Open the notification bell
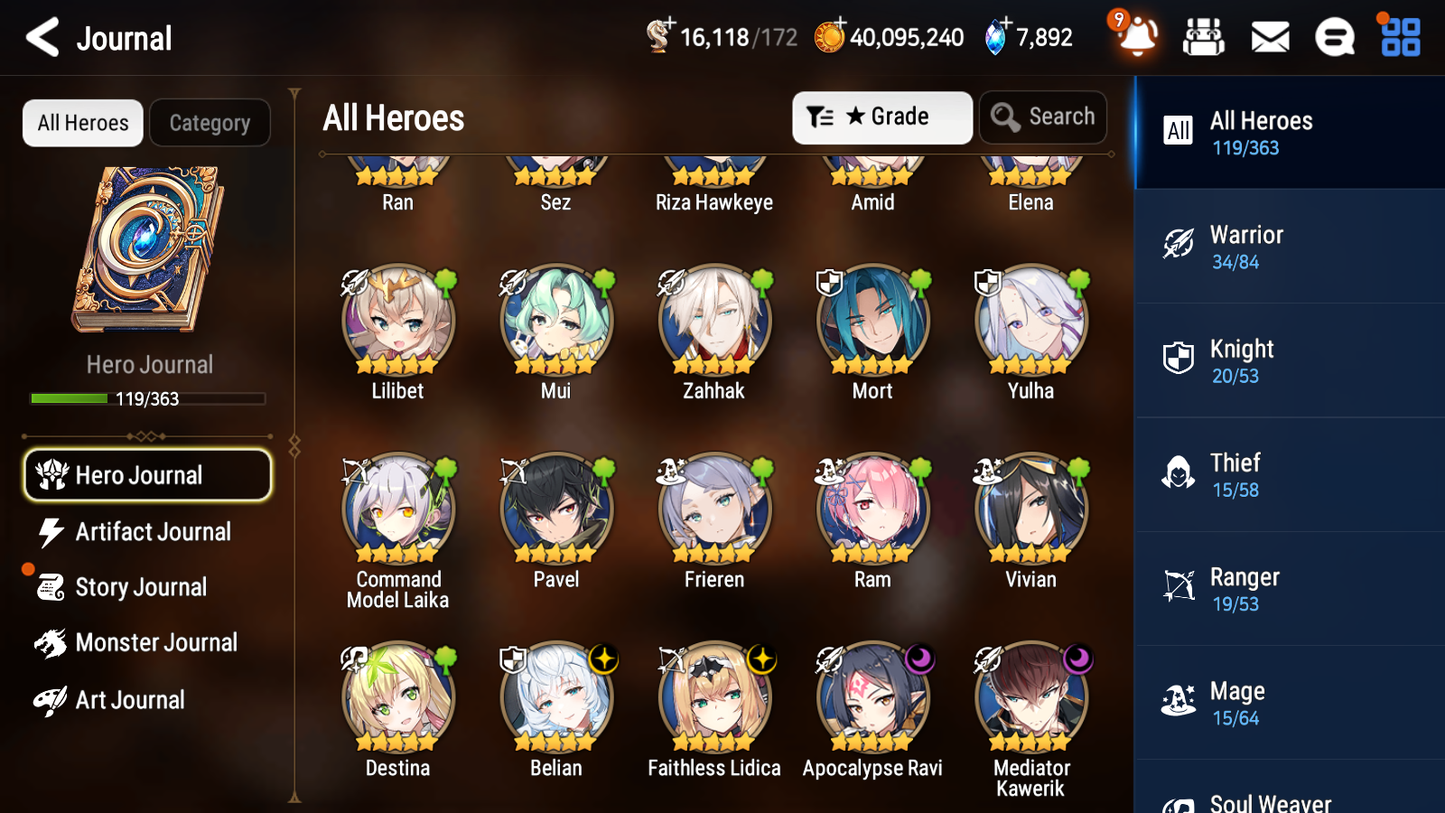Viewport: 1445px width, 813px height. click(1137, 36)
